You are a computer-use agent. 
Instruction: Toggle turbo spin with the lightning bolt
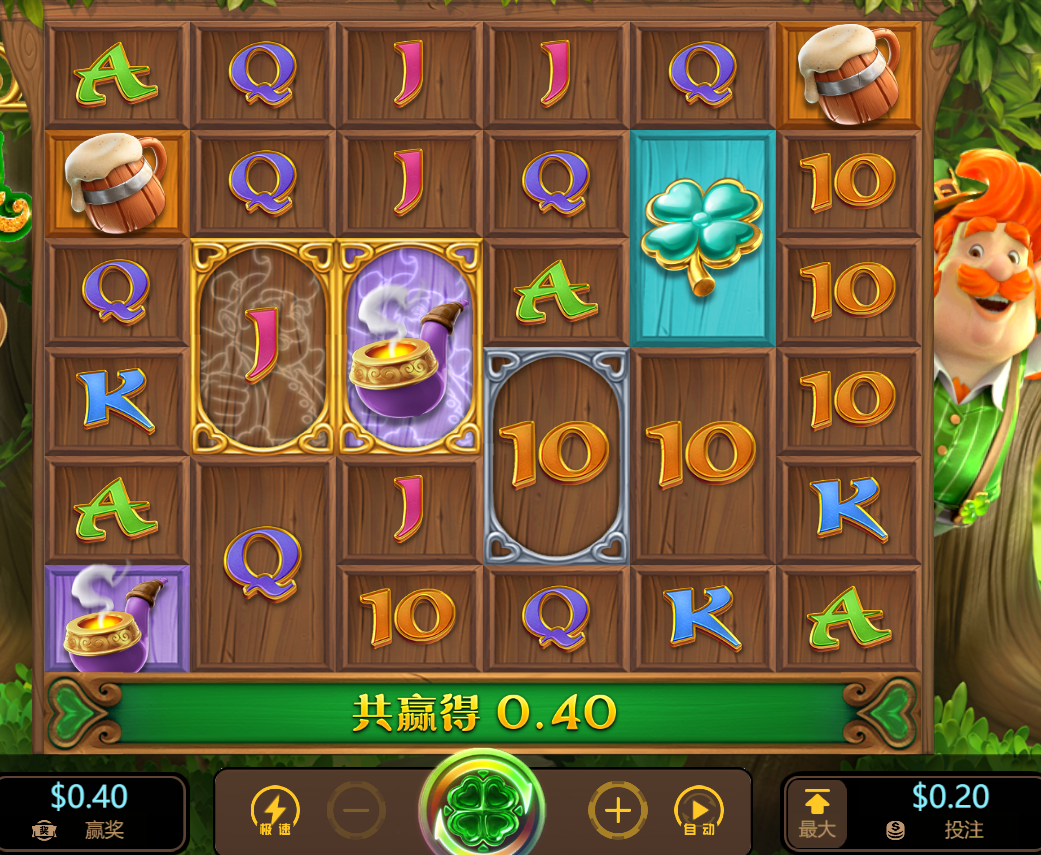click(275, 811)
